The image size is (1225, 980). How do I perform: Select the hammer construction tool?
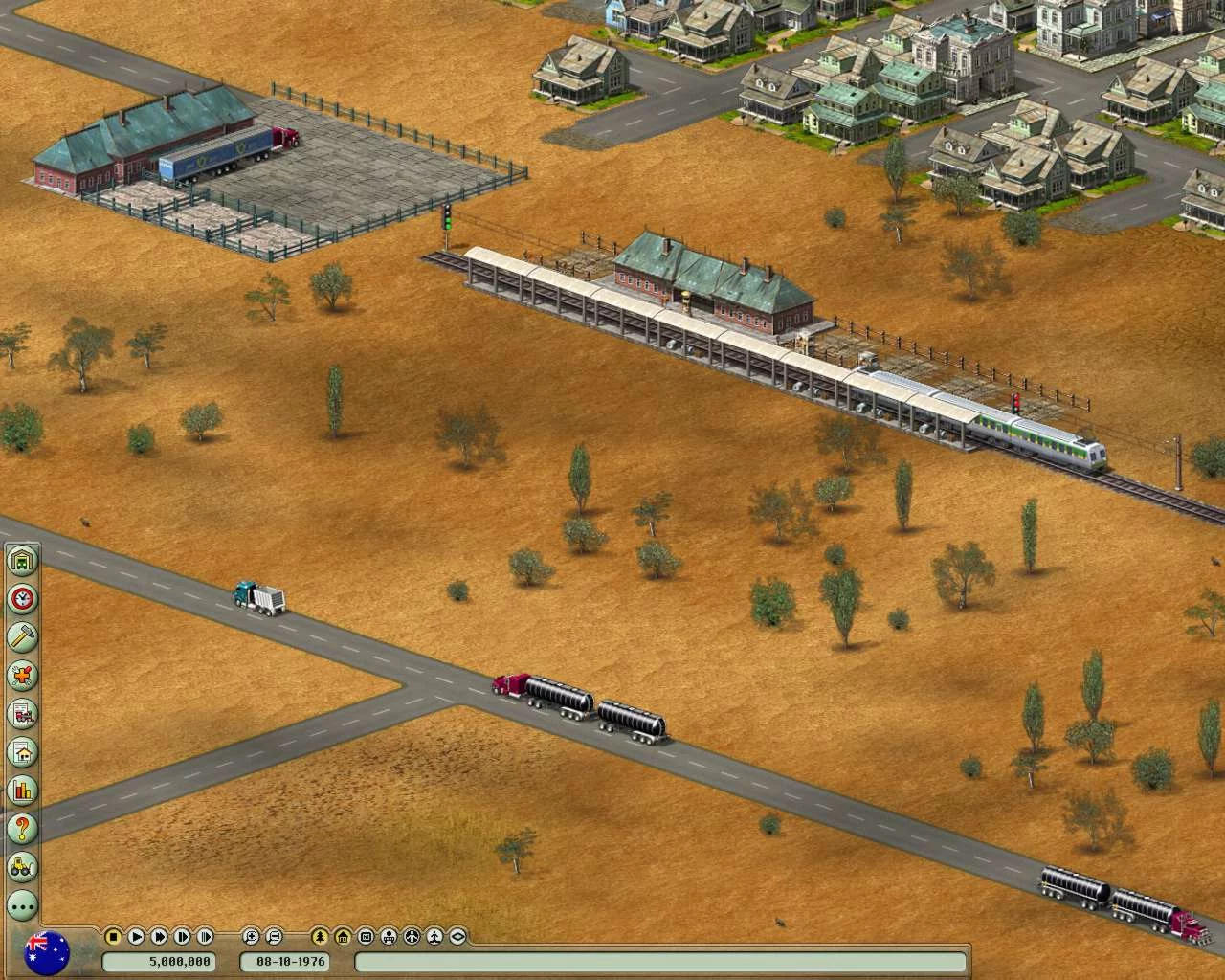(21, 636)
